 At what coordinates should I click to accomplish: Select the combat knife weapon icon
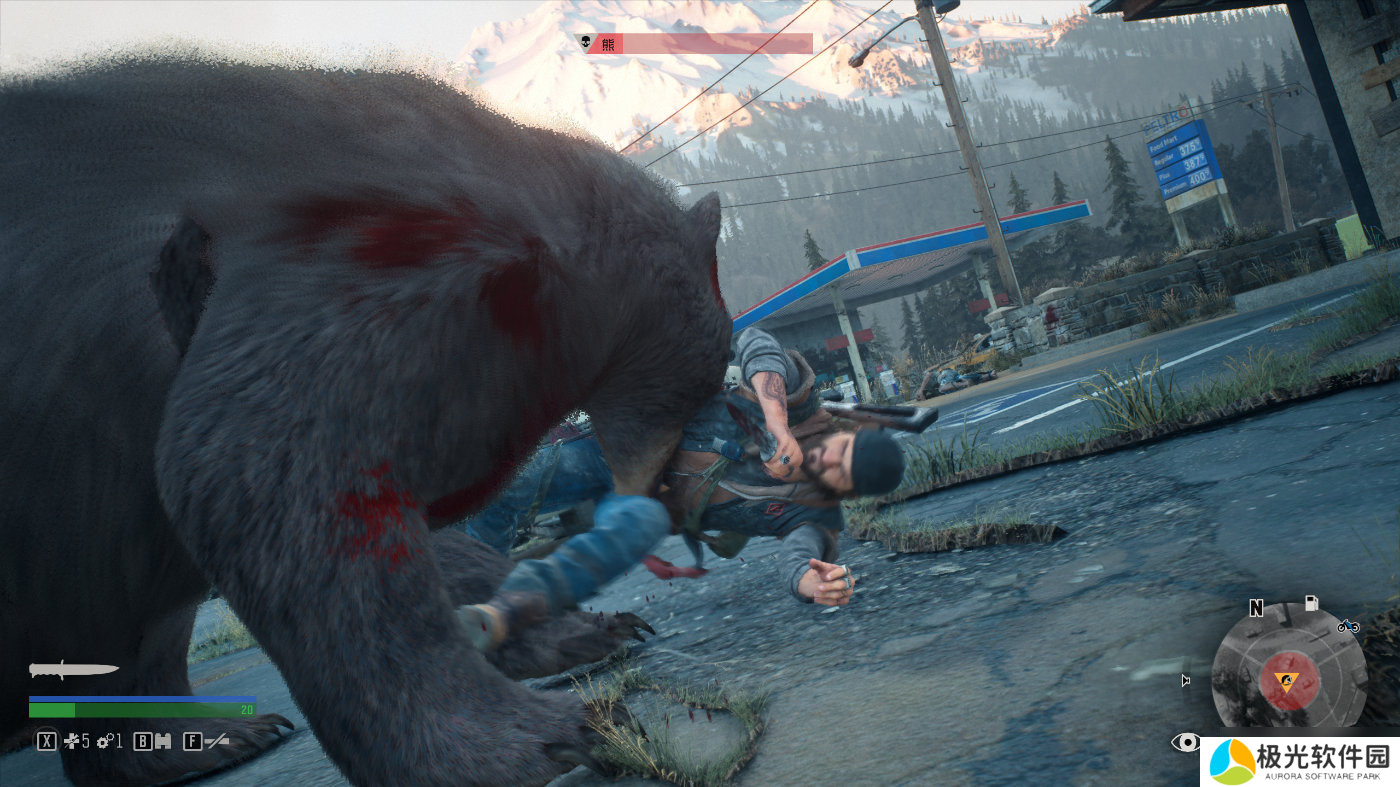click(x=73, y=669)
